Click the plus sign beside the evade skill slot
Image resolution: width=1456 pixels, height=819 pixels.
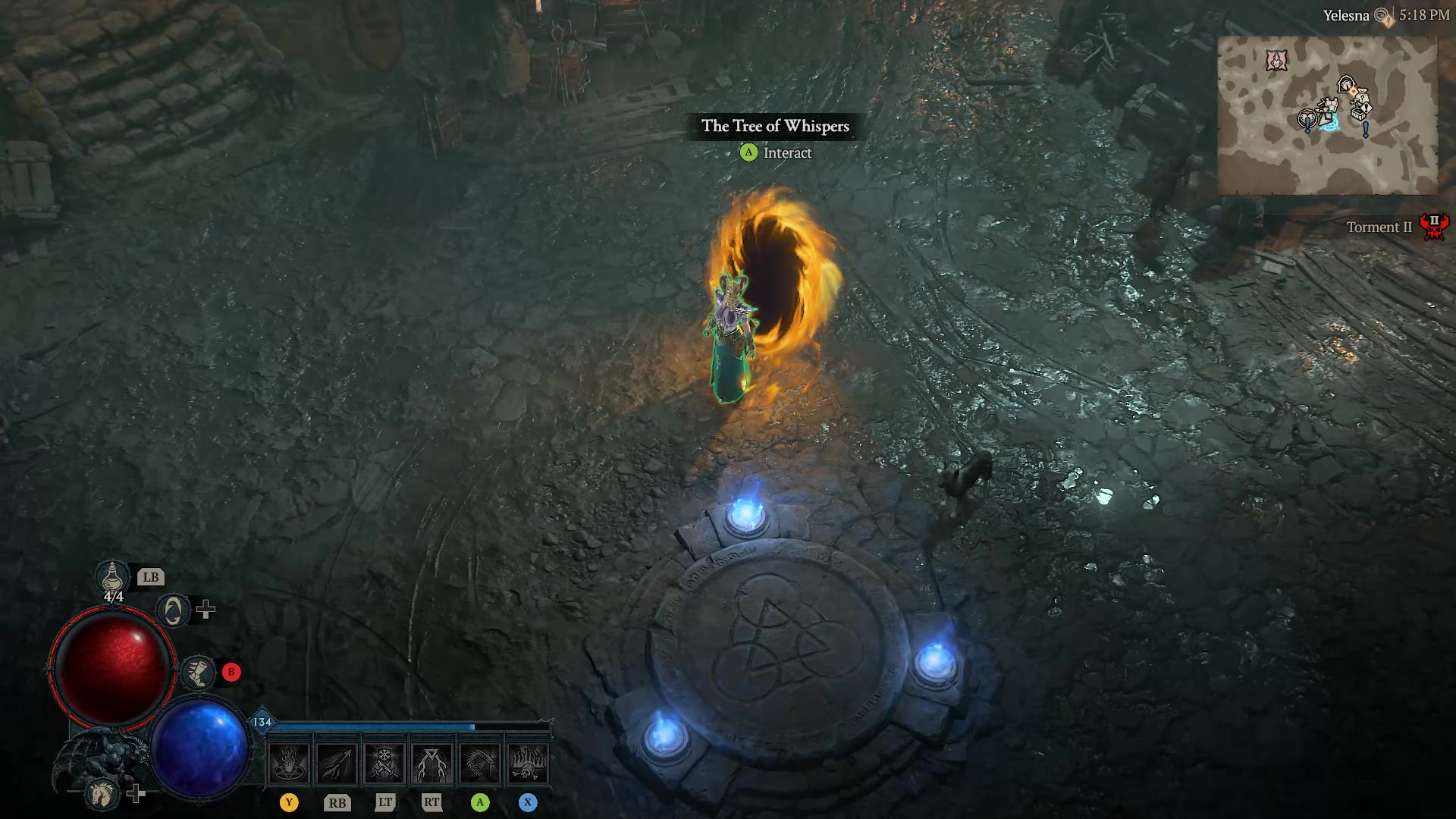click(x=206, y=609)
